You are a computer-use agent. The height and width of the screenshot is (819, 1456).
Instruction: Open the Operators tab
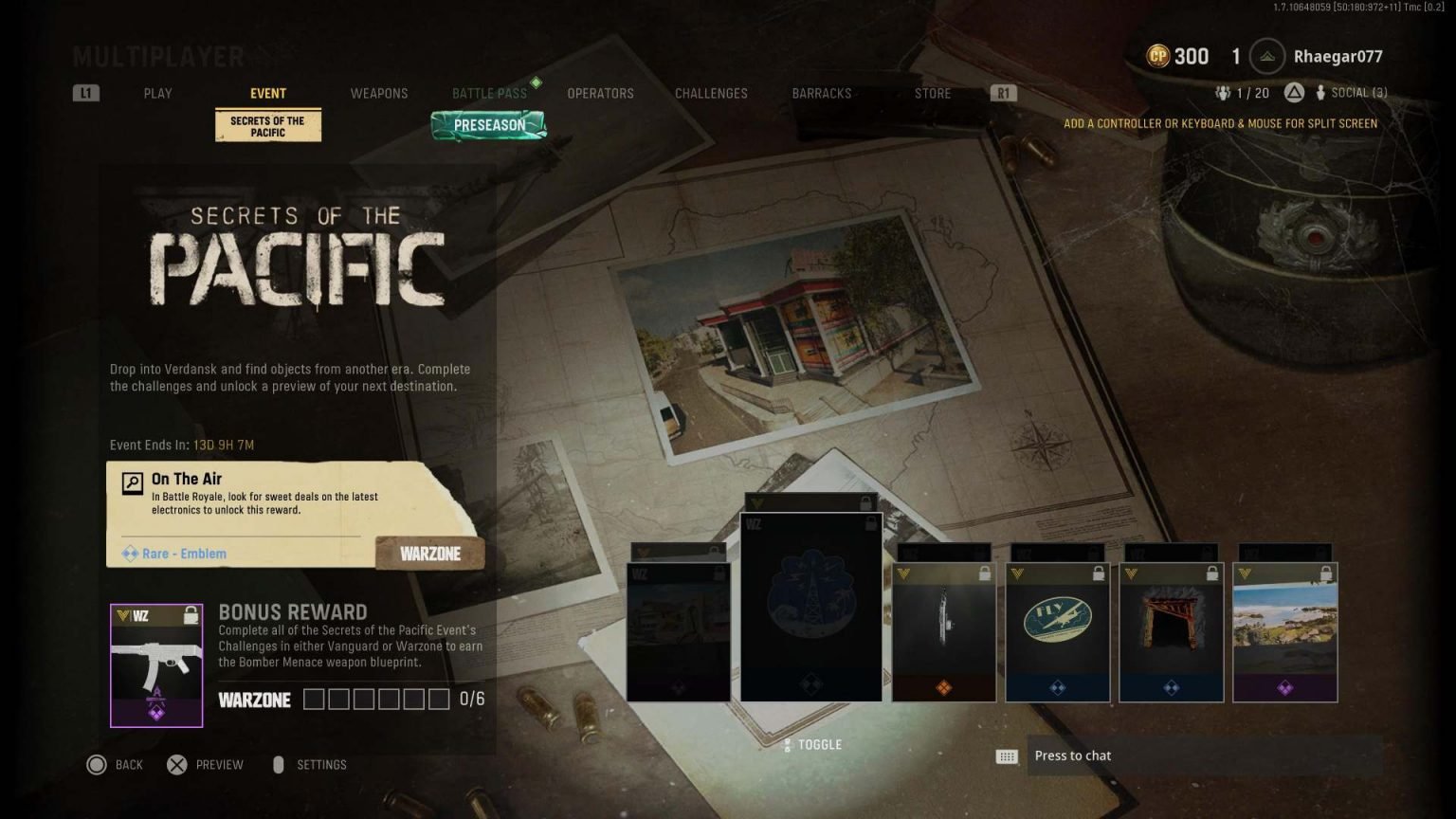pos(600,93)
